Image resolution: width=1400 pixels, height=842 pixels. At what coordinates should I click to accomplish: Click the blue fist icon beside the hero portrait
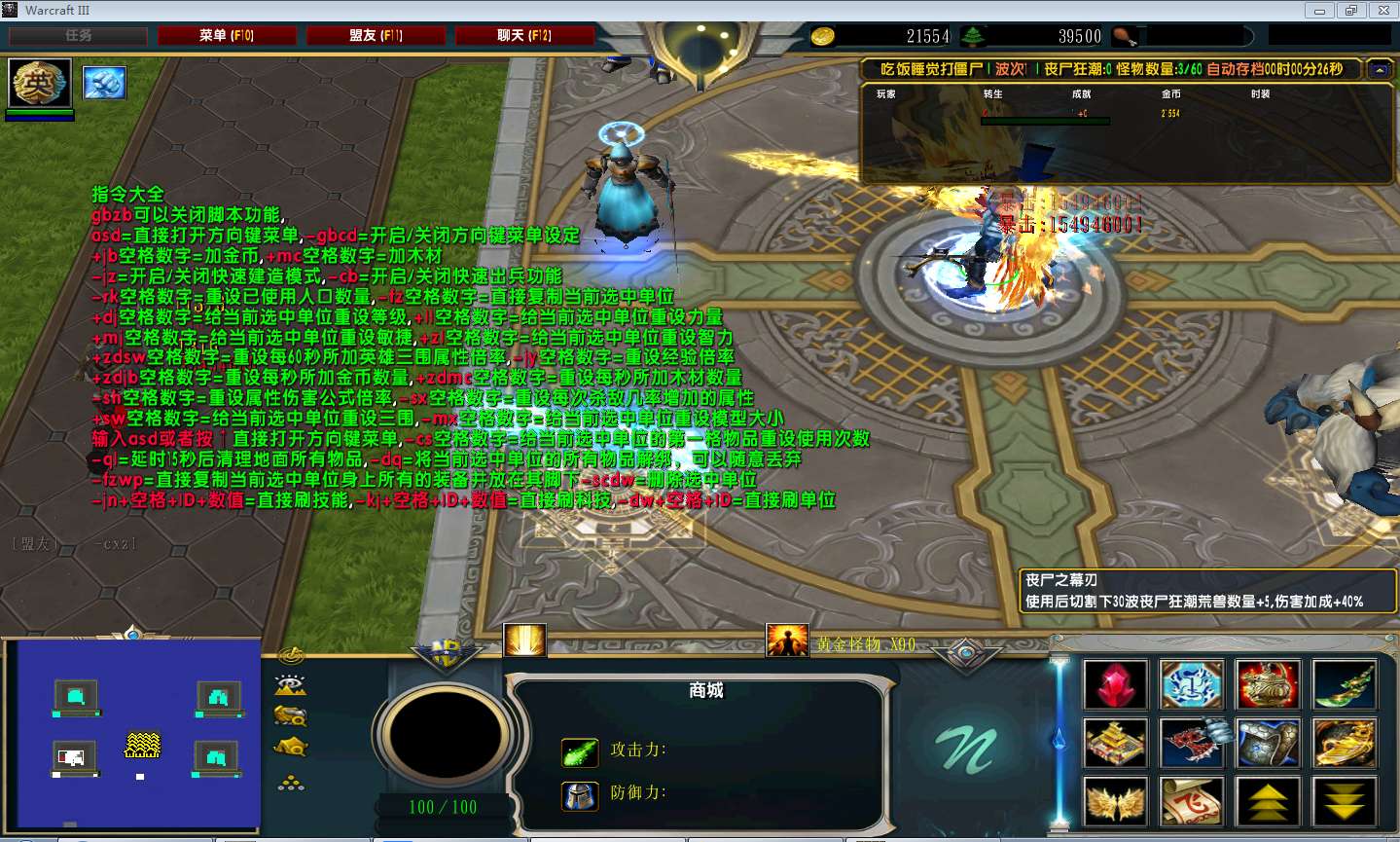[104, 83]
